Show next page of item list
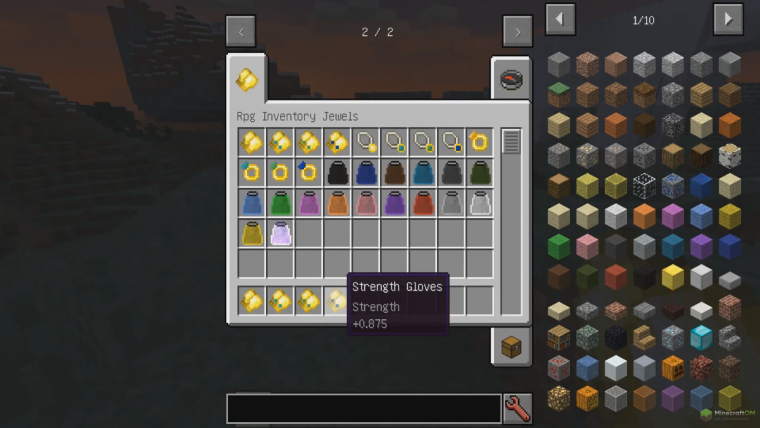 [x=727, y=18]
